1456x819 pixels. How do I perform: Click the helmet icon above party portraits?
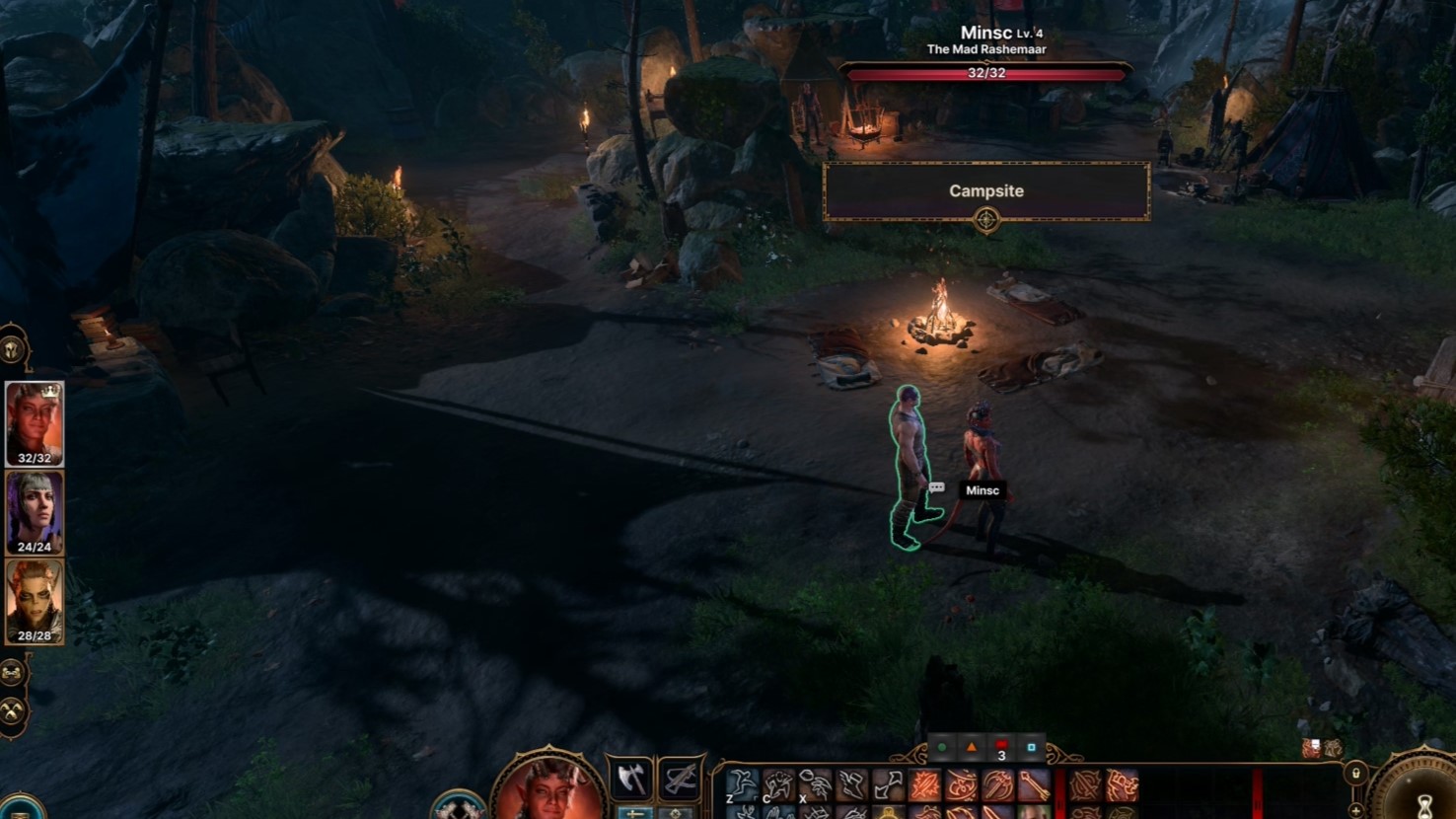coord(12,350)
